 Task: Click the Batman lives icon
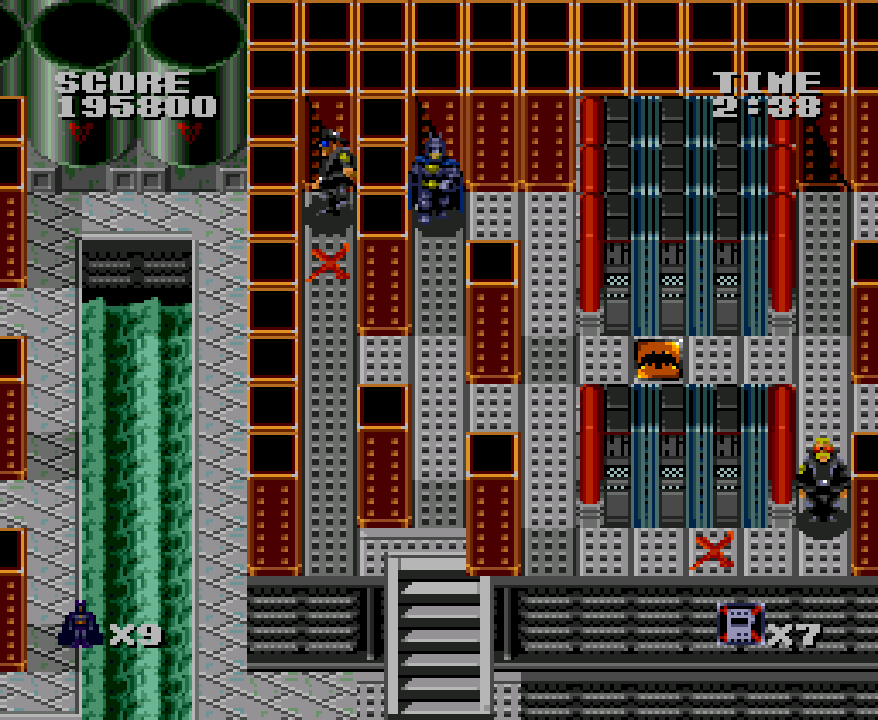[x=80, y=625]
